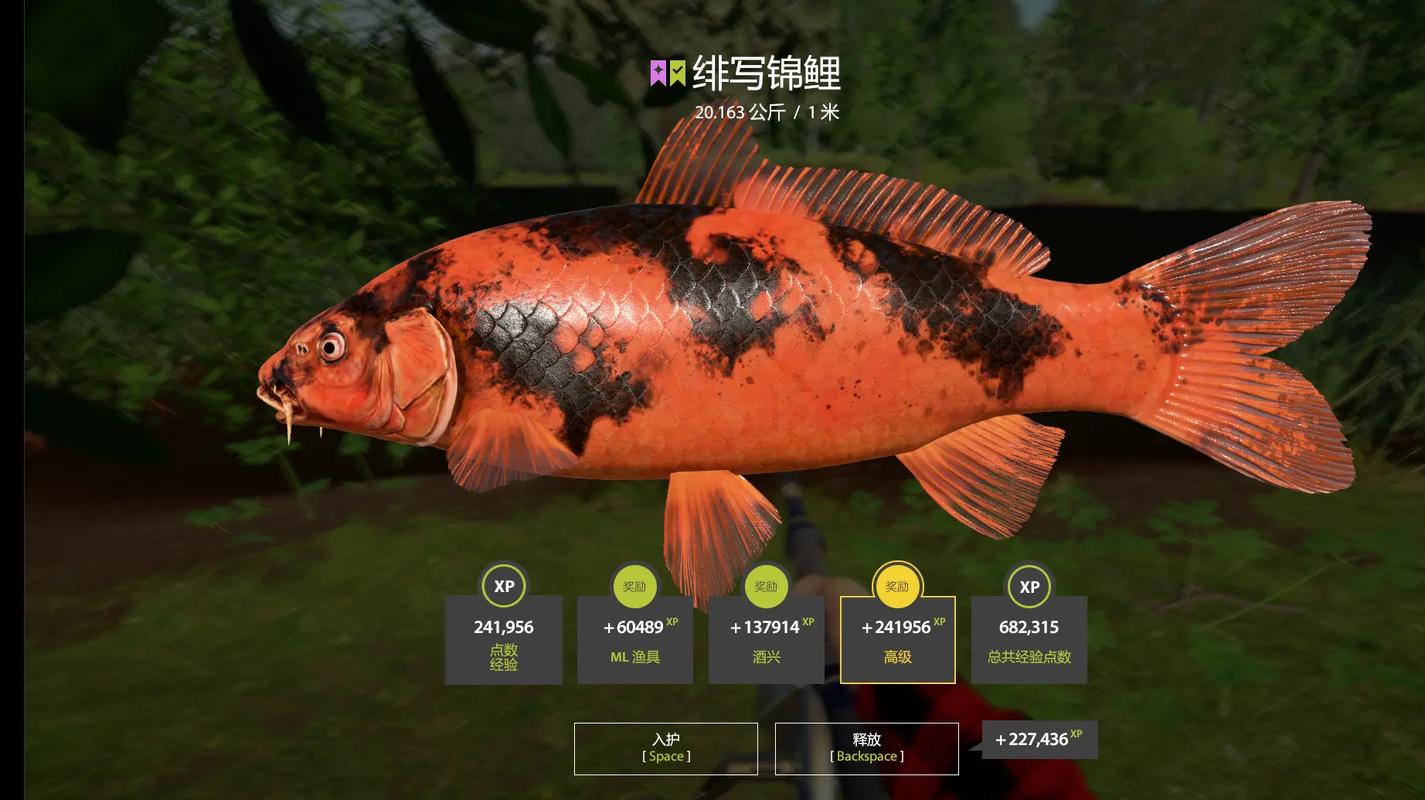This screenshot has width=1425, height=800.
Task: Select the 总共经验点数 total XP panel
Action: click(x=1028, y=645)
